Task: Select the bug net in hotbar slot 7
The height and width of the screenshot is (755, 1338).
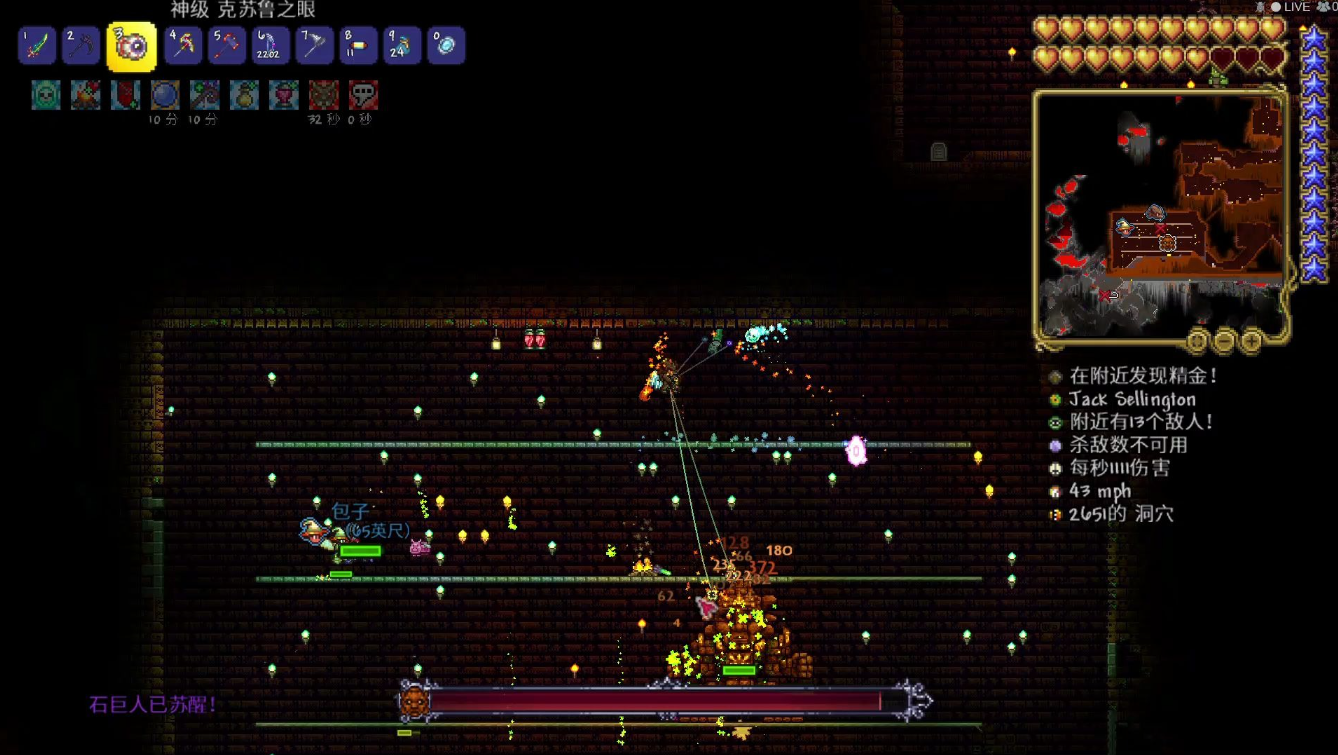Action: tap(314, 46)
